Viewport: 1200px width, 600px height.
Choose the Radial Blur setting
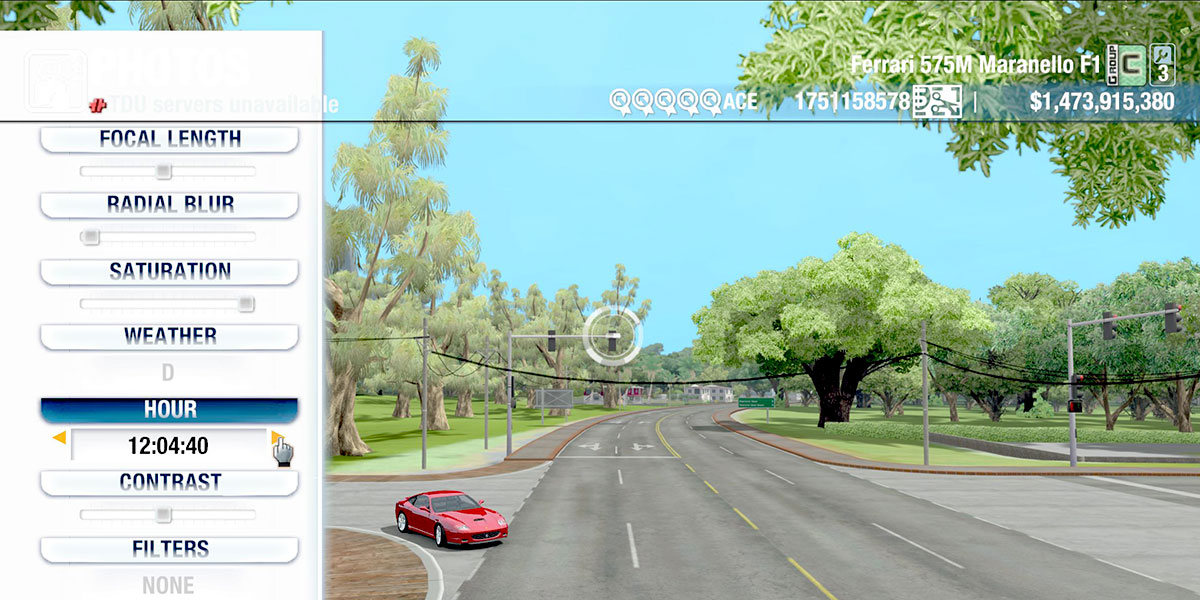point(169,204)
